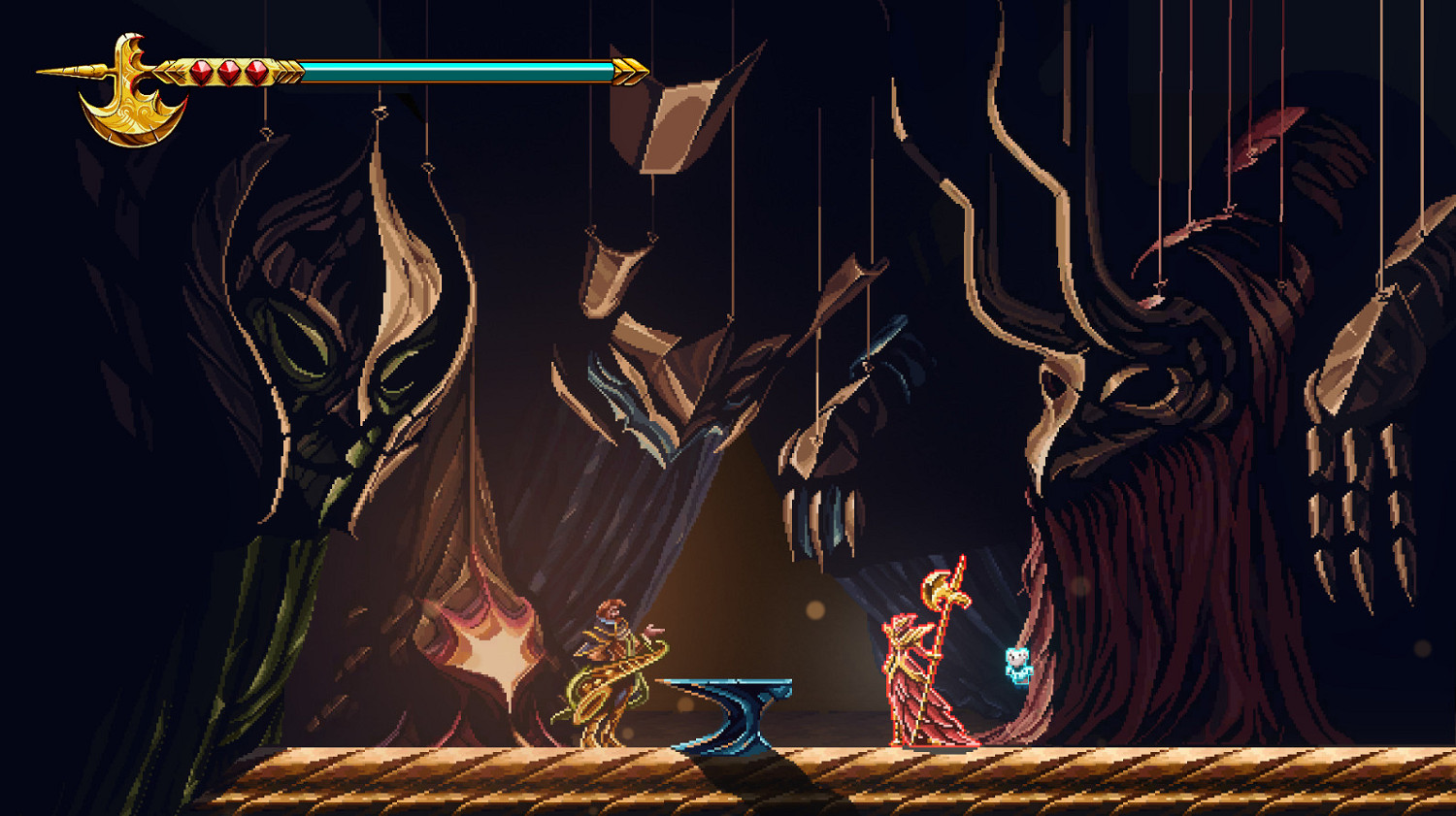Select the red-cloaked figure holding the staff
The height and width of the screenshot is (816, 1456).
(x=912, y=669)
